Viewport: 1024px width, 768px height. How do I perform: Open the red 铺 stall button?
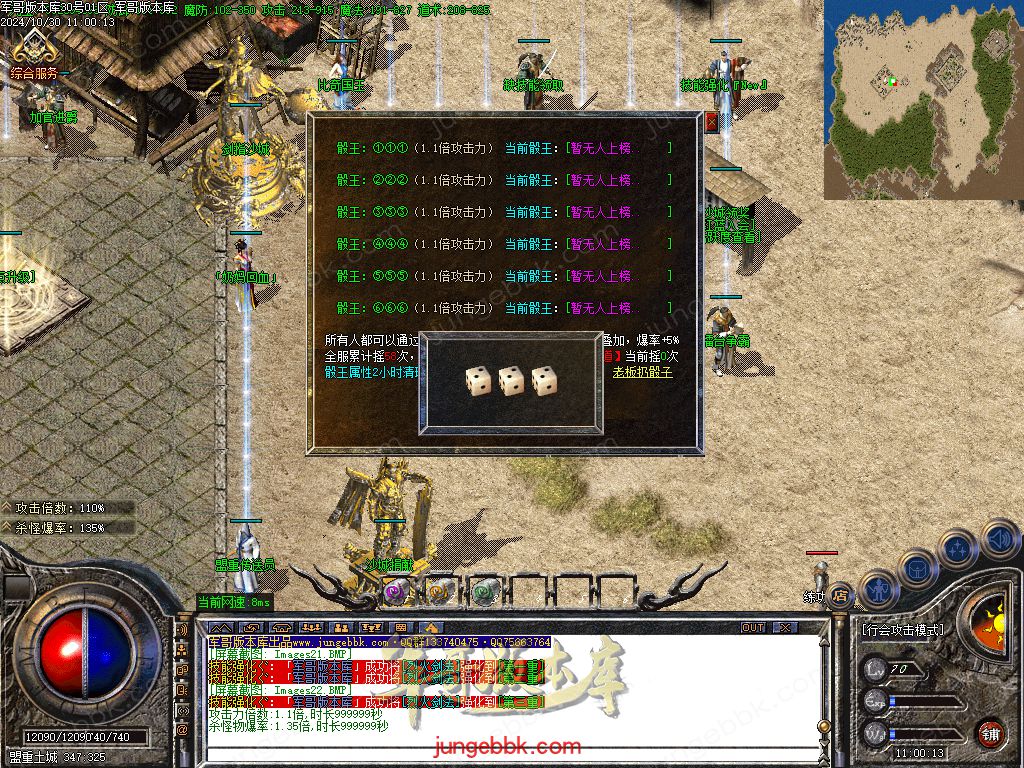[990, 733]
